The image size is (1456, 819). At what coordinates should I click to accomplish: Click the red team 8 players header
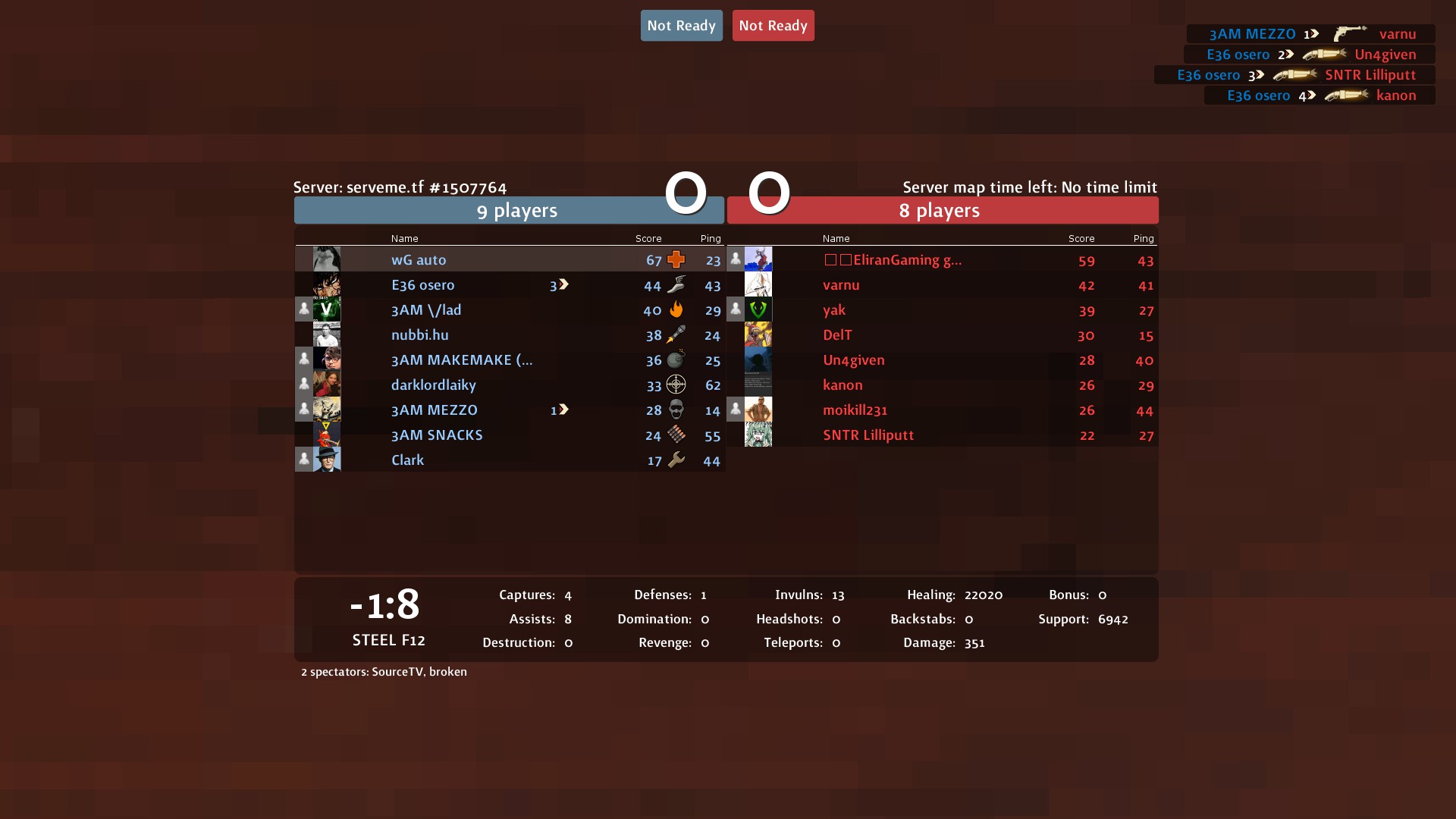(x=940, y=211)
